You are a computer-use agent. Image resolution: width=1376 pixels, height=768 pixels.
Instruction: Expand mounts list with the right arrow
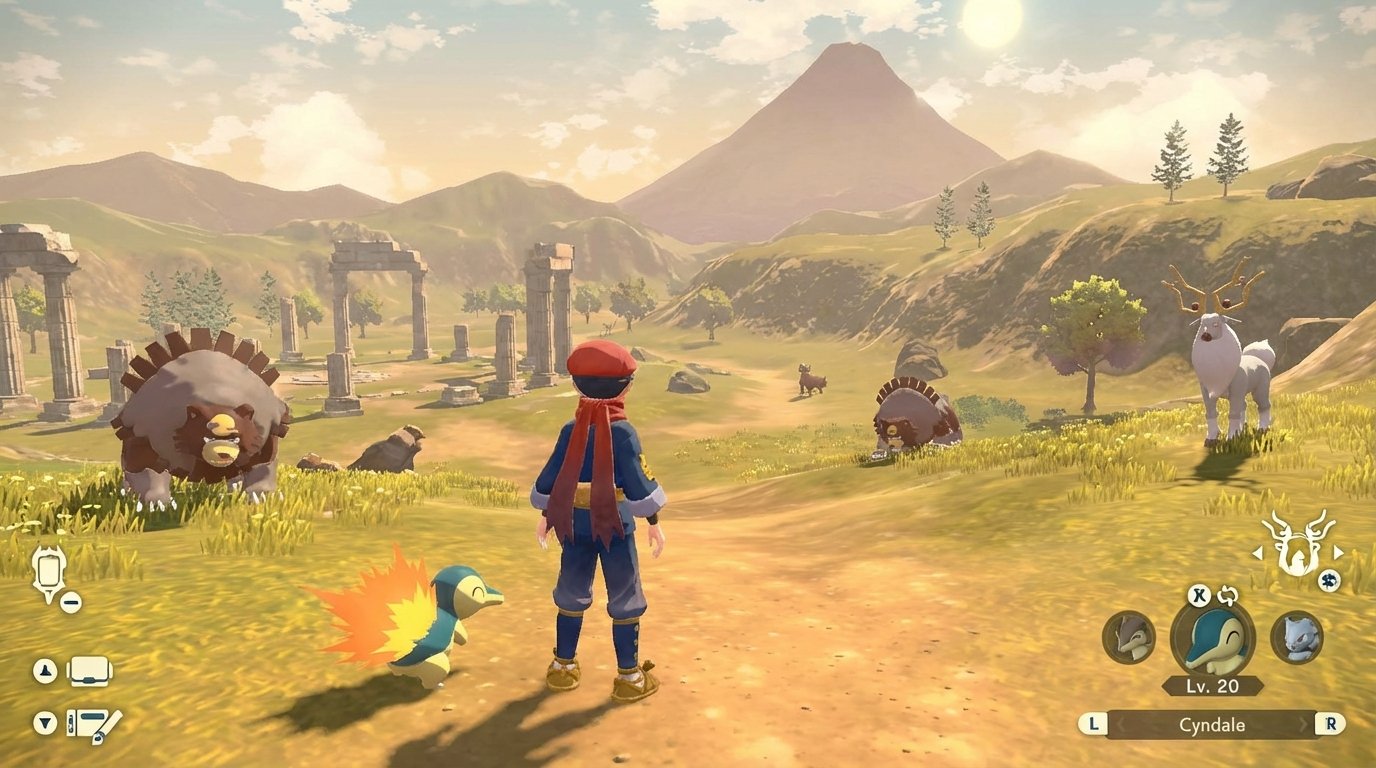[x=1339, y=553]
